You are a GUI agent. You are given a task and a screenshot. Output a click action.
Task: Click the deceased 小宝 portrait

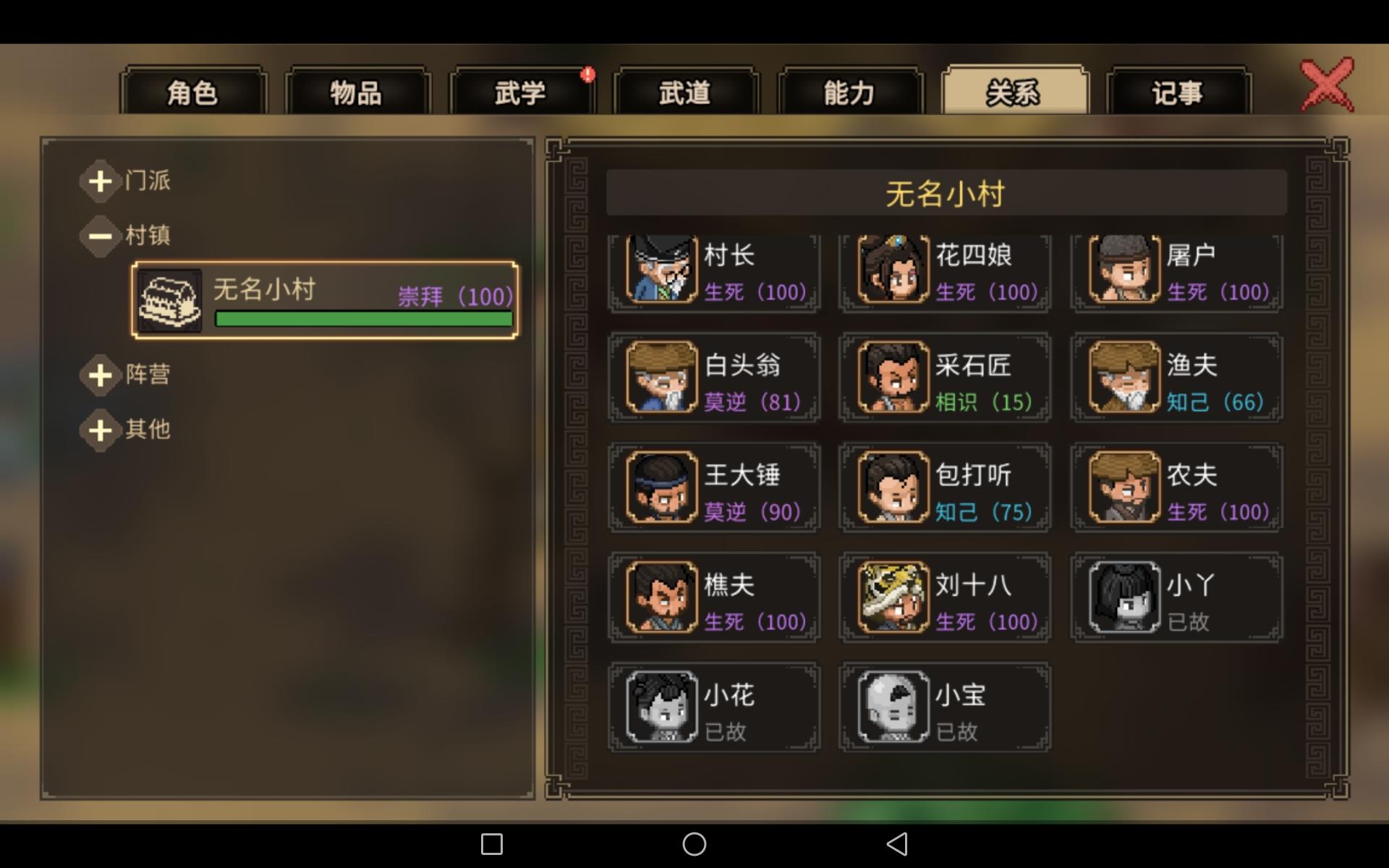[891, 707]
